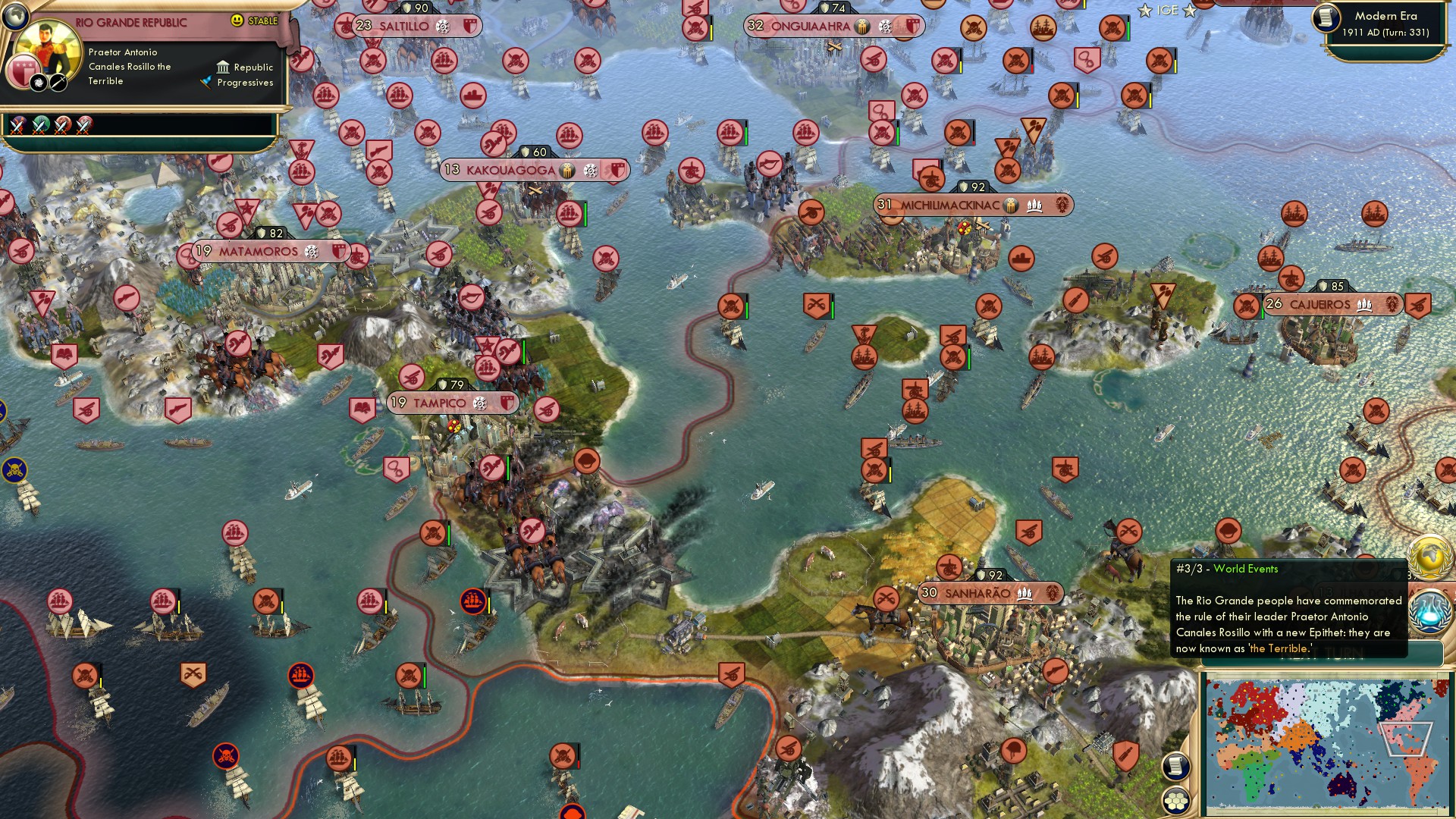Viewport: 1456px width, 819px height.
Task: Open the Sanharão city banner
Action: coord(990,594)
